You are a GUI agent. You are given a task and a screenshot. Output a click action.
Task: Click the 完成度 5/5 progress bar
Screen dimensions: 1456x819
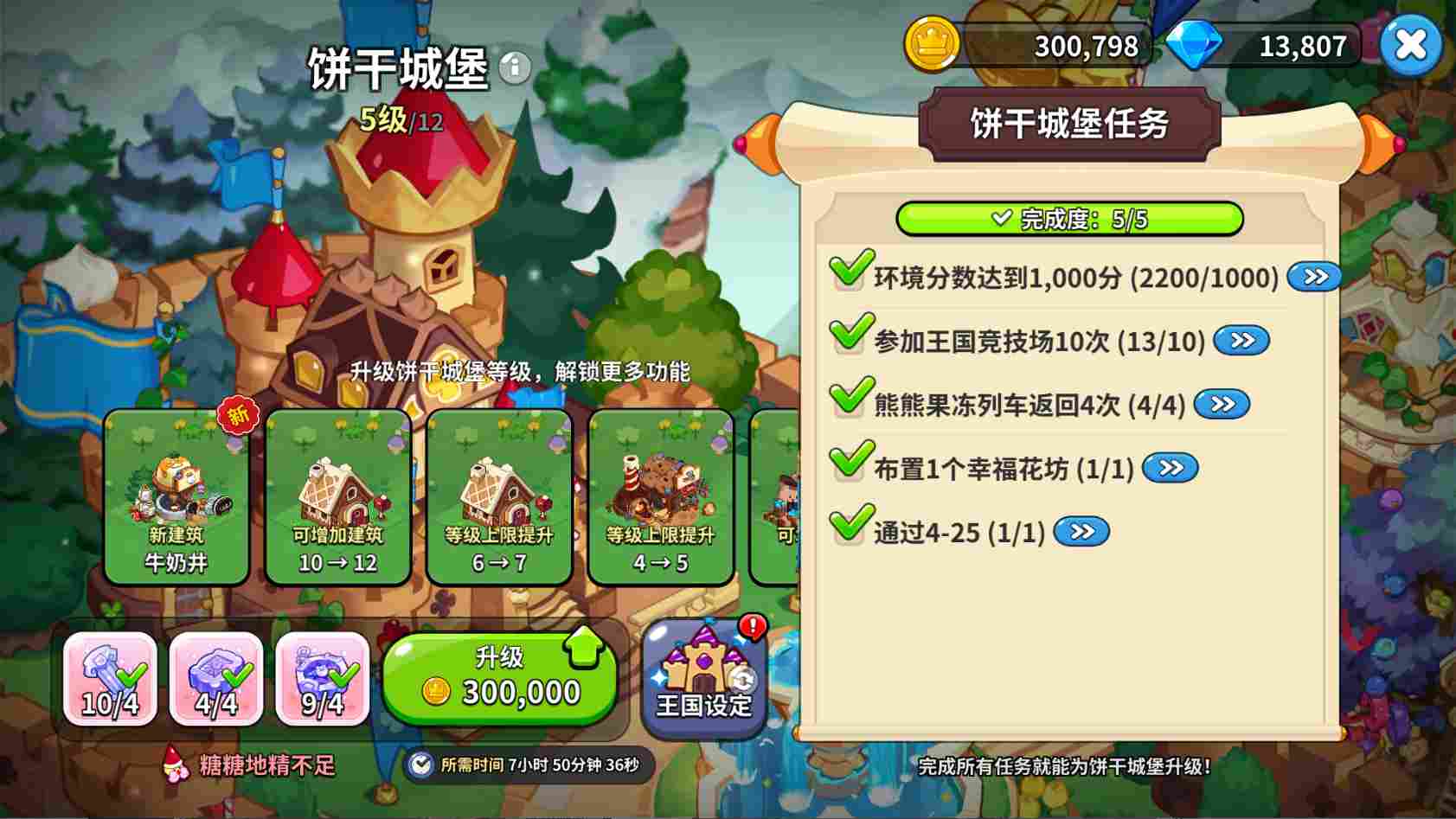click(1070, 220)
